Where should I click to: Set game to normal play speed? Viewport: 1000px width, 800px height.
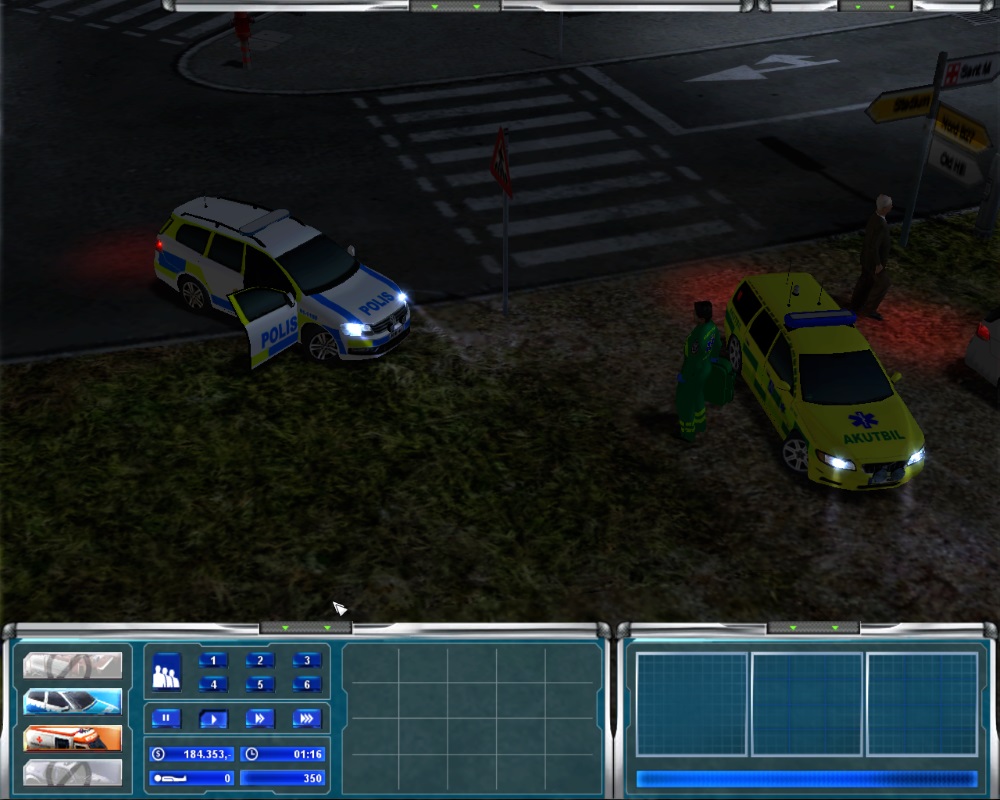pyautogui.click(x=213, y=718)
